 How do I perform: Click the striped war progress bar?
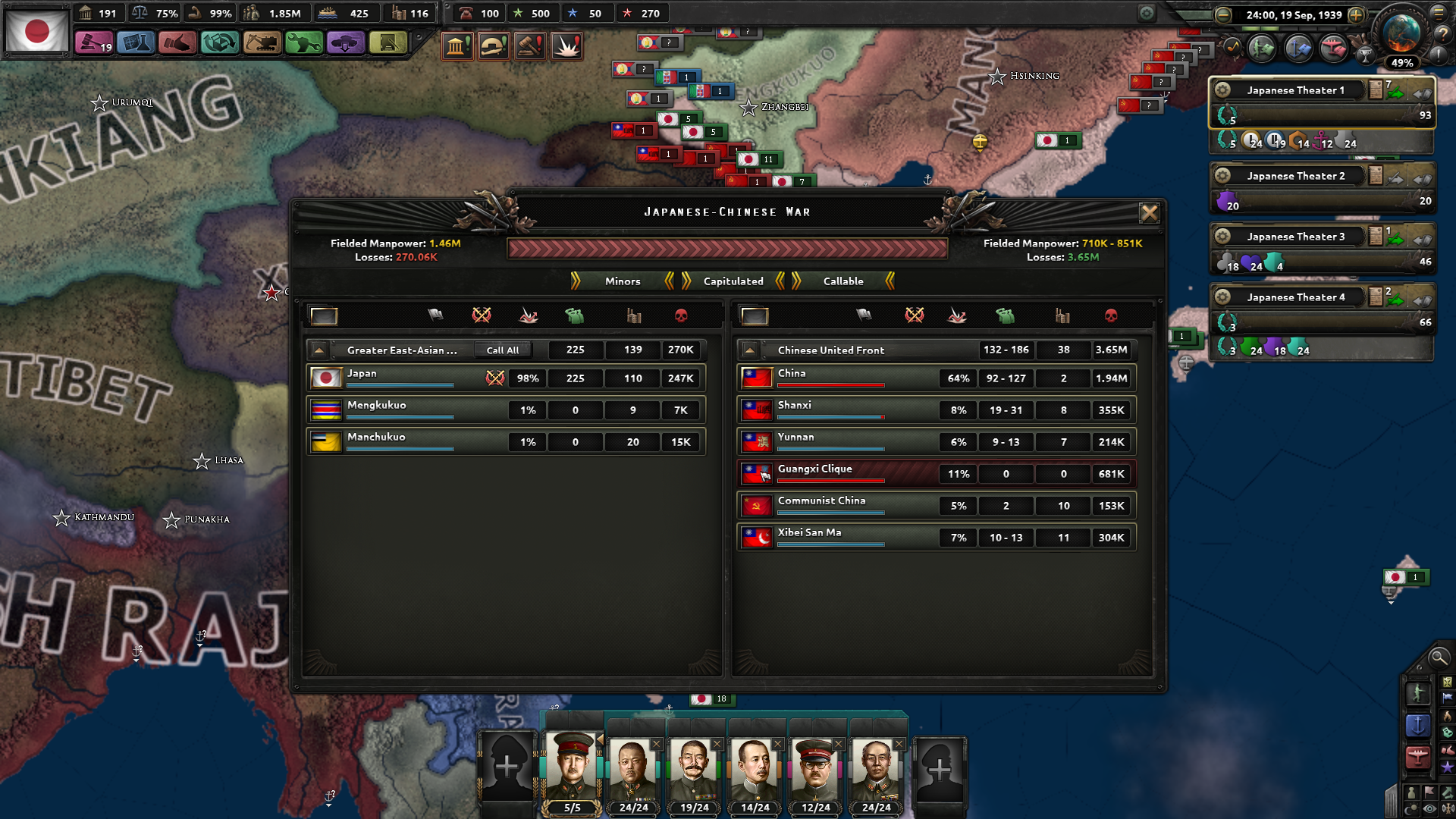[726, 246]
